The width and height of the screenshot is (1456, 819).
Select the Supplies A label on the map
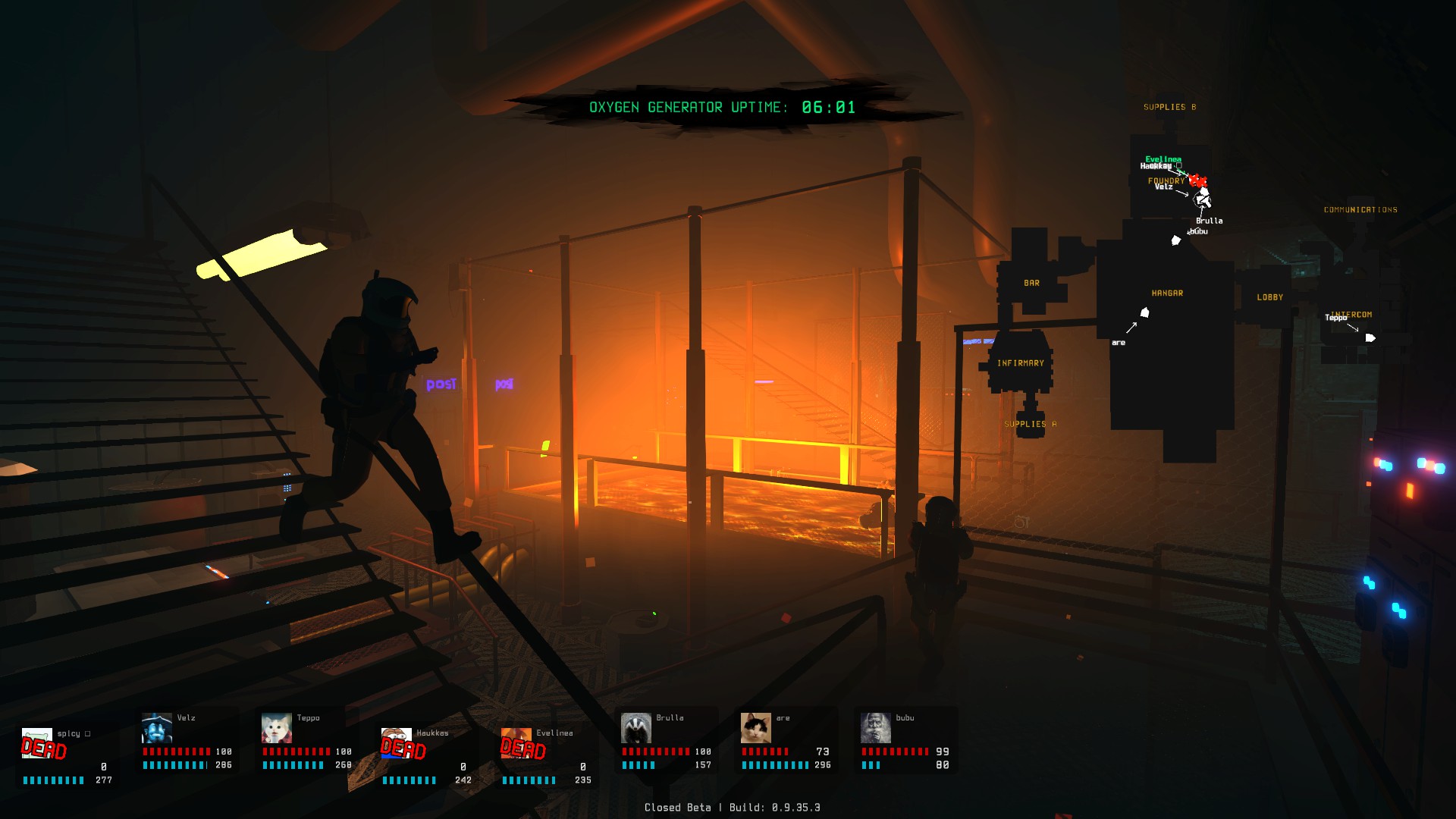(1030, 425)
